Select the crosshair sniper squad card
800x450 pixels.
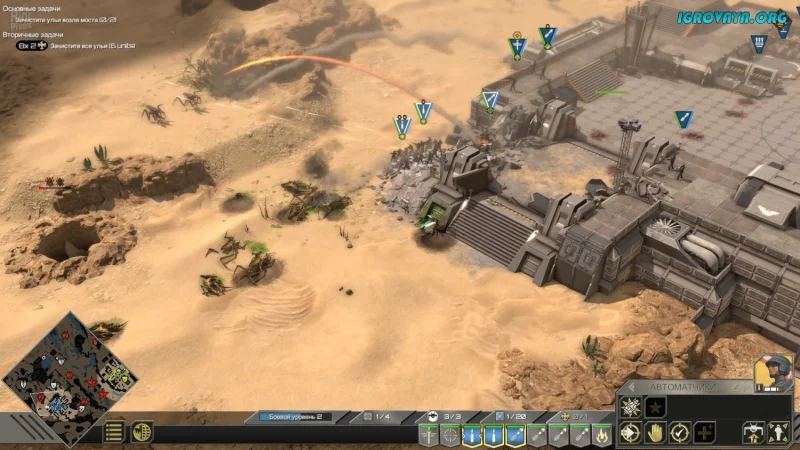click(x=451, y=435)
